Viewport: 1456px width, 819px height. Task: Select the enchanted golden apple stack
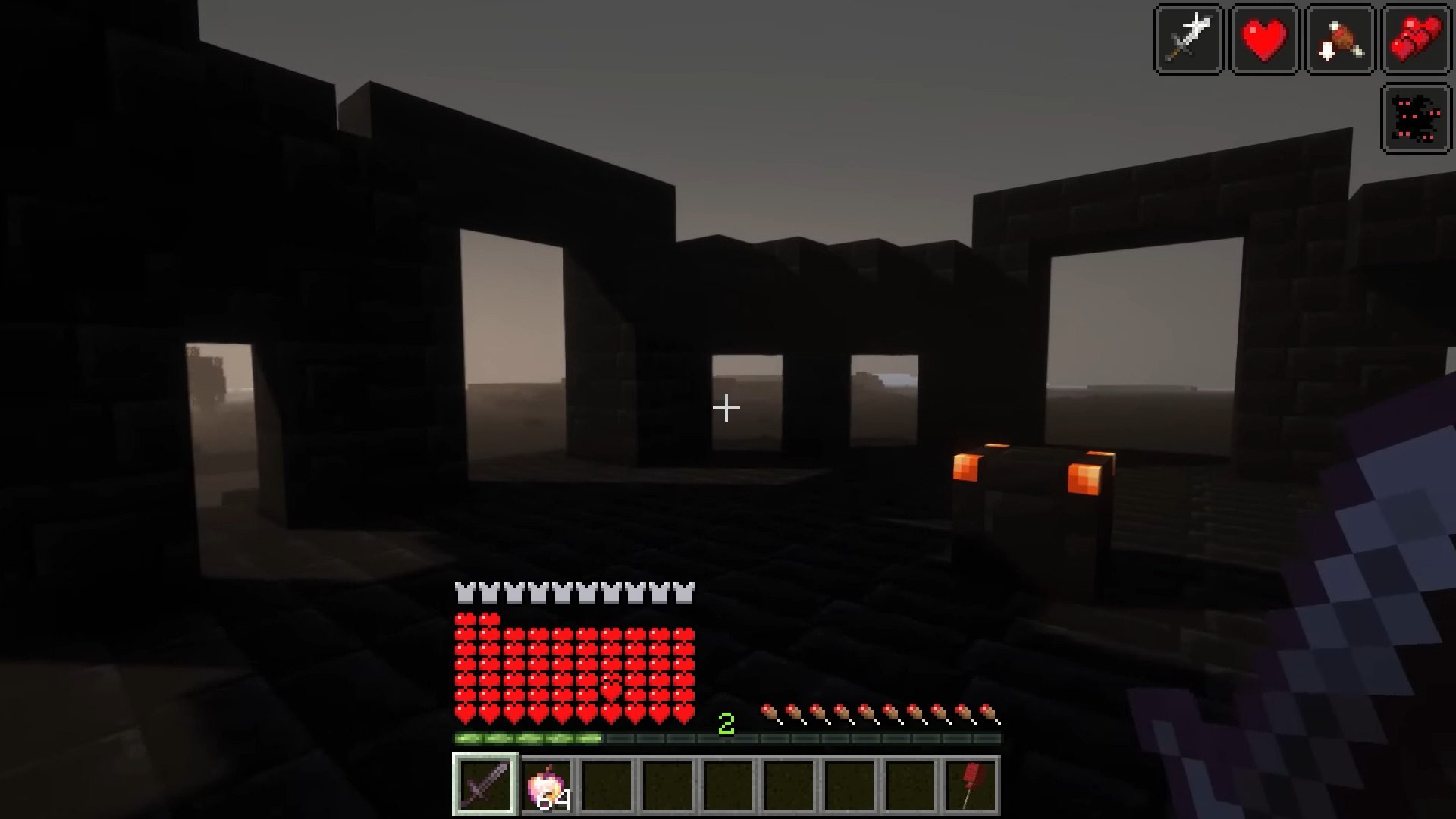point(545,785)
